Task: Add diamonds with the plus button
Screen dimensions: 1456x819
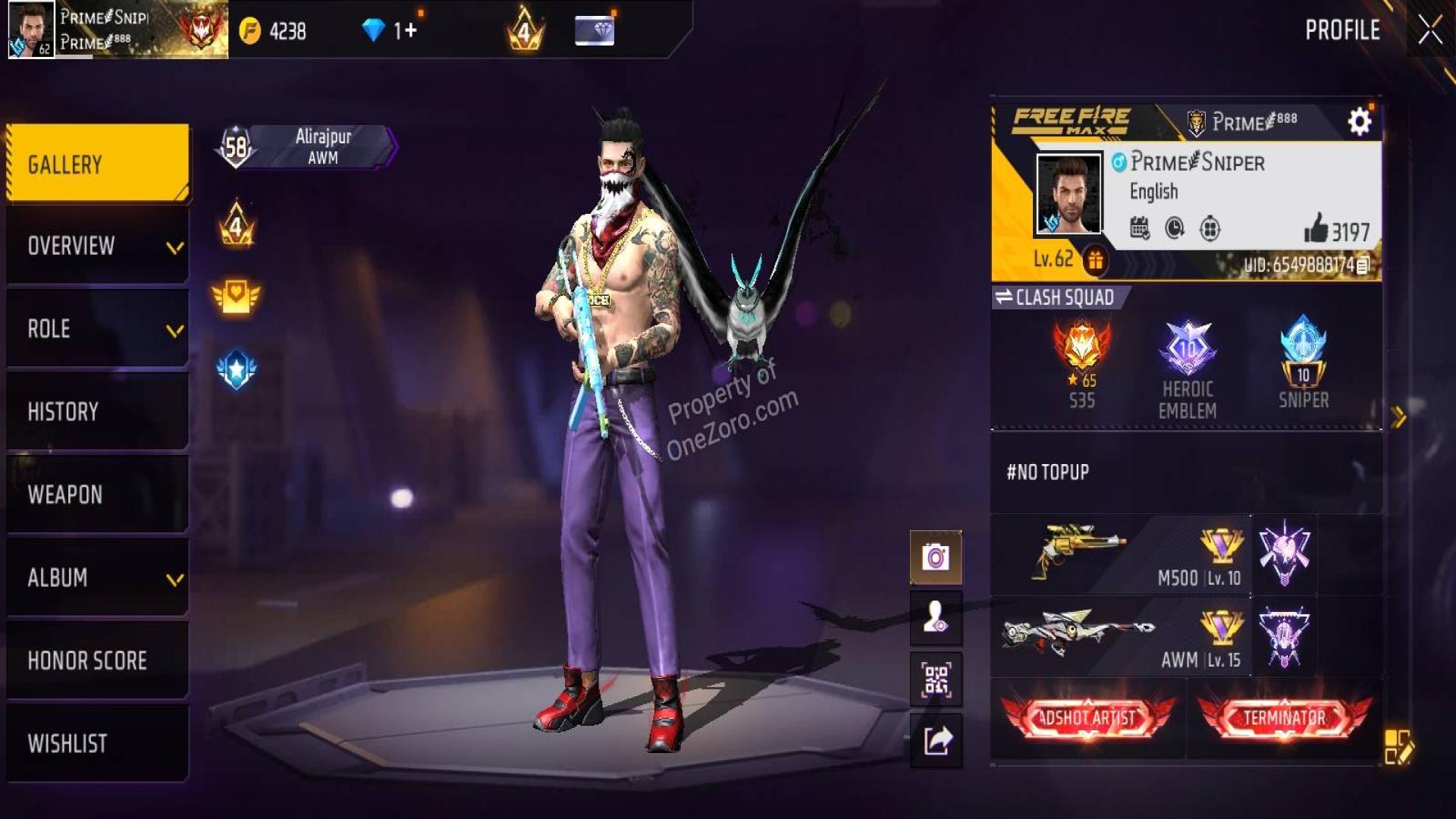Action: coord(410,30)
